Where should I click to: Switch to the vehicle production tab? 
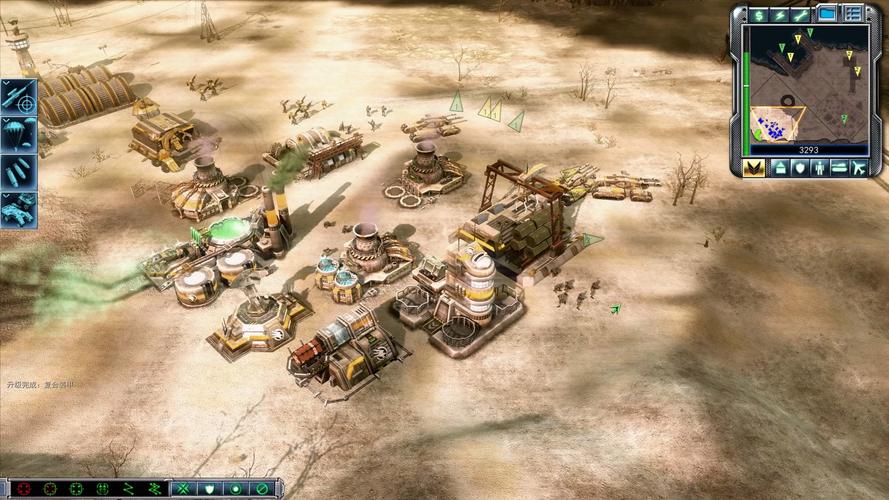point(840,168)
